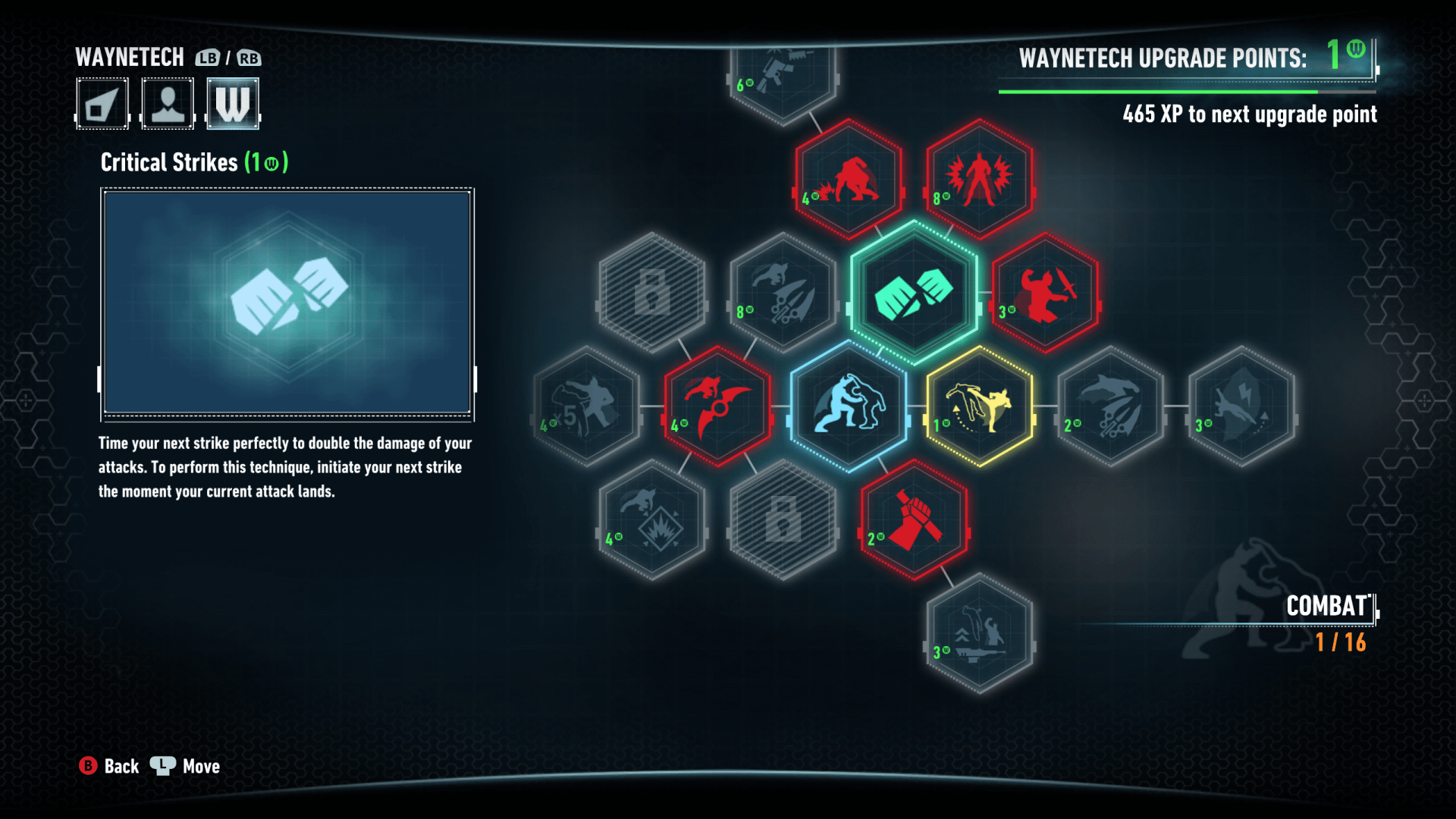Select the grey x5 combo upgrade
Screen dimensions: 1456x819
click(x=586, y=406)
